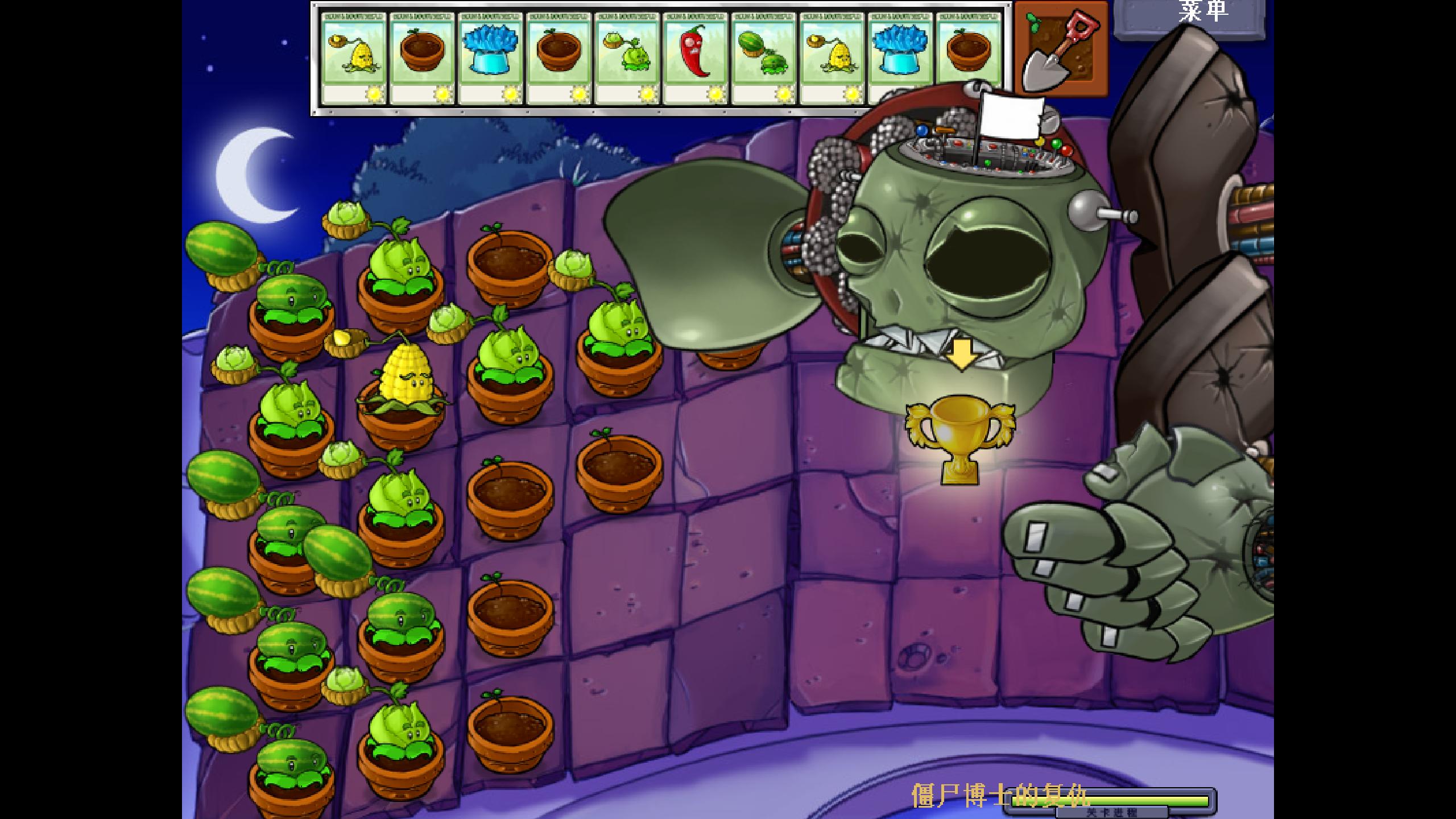Select the Jalapeno seed card
This screenshot has height=819, width=1456.
[695, 58]
